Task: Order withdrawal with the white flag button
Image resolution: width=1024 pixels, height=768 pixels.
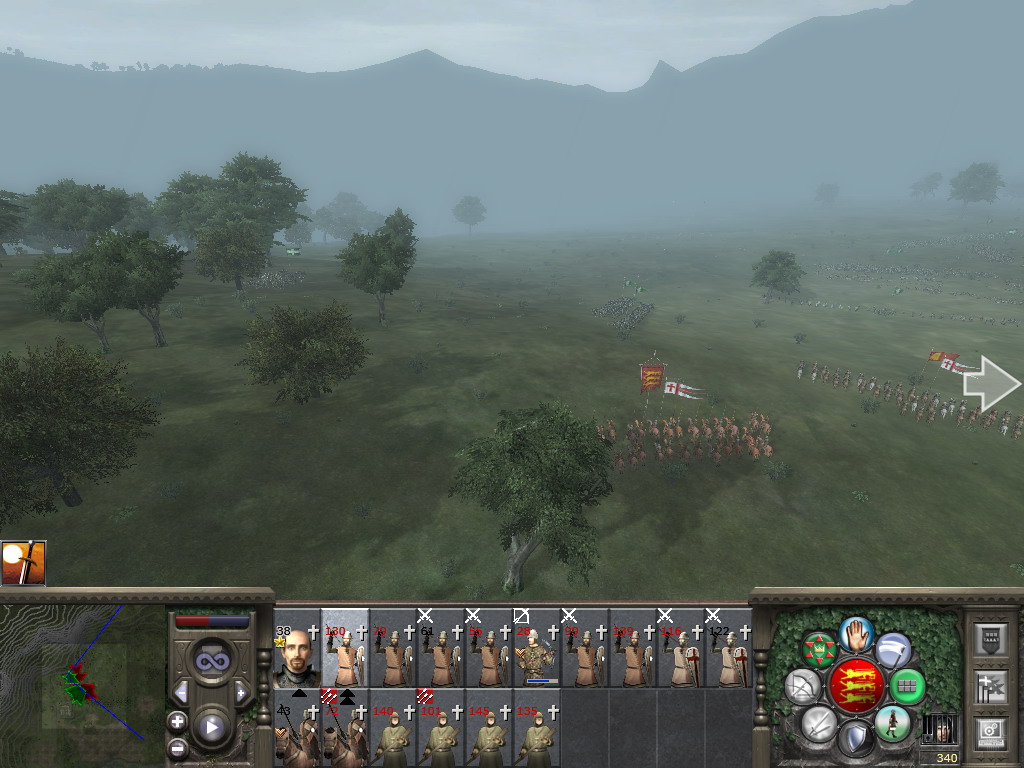Action: pos(893,650)
